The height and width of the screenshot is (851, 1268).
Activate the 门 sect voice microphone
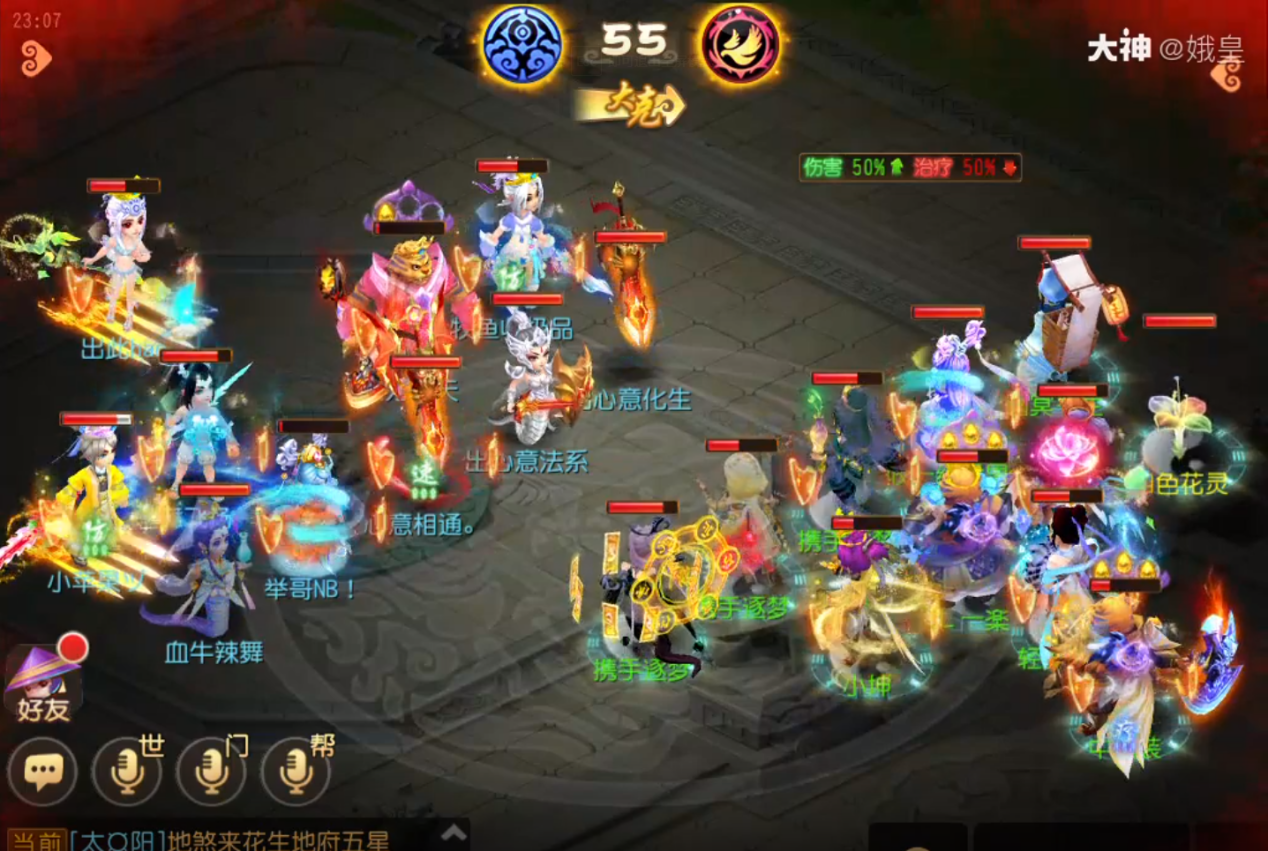tap(211, 771)
